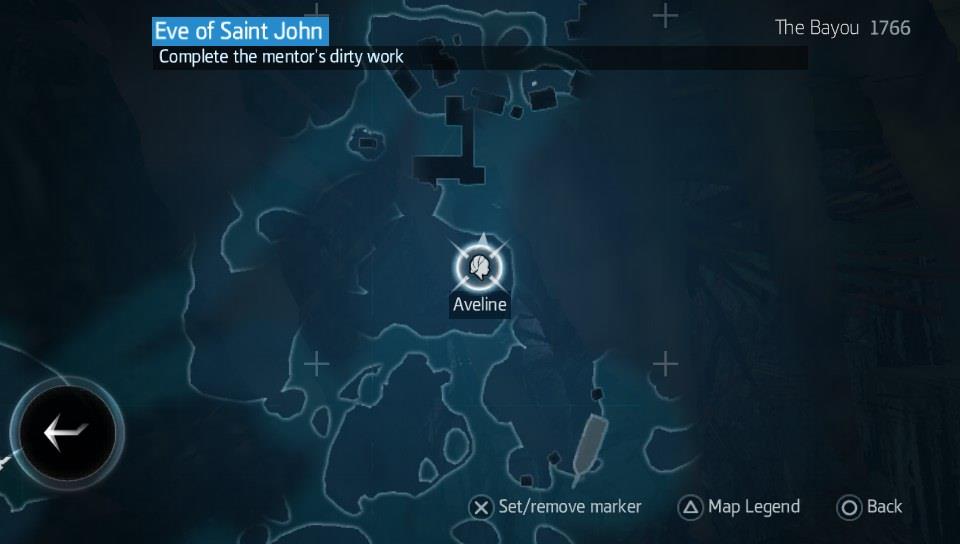Tap the round back arrow button
This screenshot has width=960, height=544.
tap(67, 433)
